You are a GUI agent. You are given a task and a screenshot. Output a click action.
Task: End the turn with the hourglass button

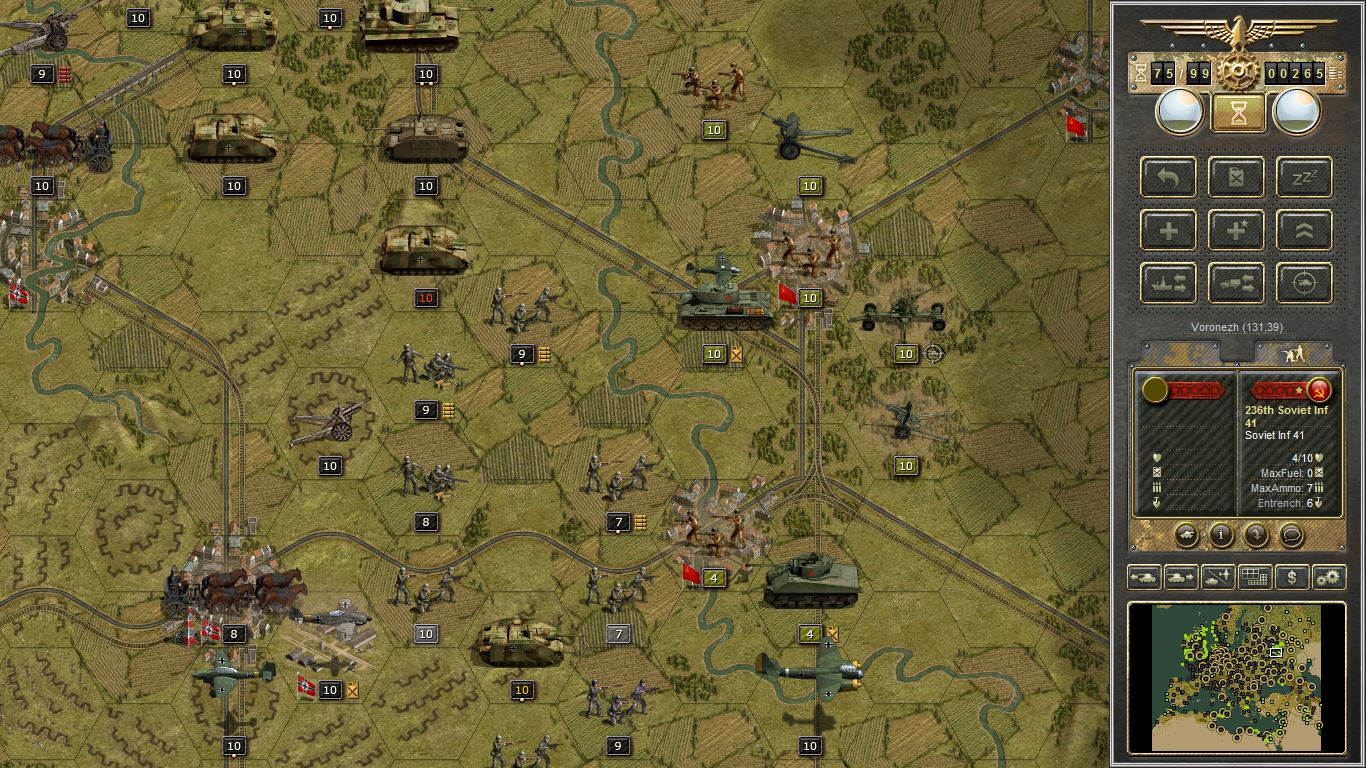pyautogui.click(x=1237, y=111)
